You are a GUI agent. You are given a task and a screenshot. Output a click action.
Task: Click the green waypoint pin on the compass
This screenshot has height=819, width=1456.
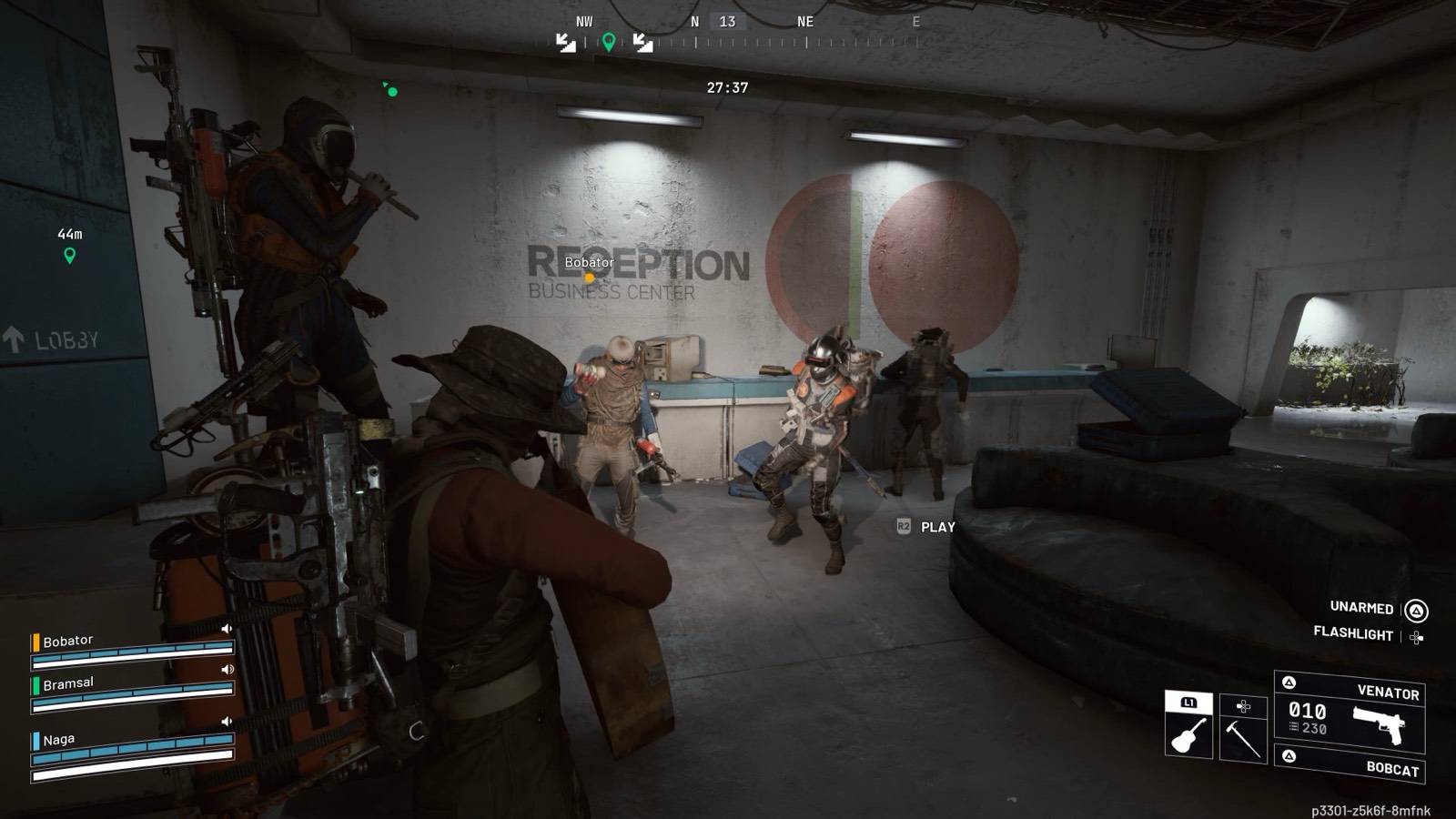pos(609,41)
